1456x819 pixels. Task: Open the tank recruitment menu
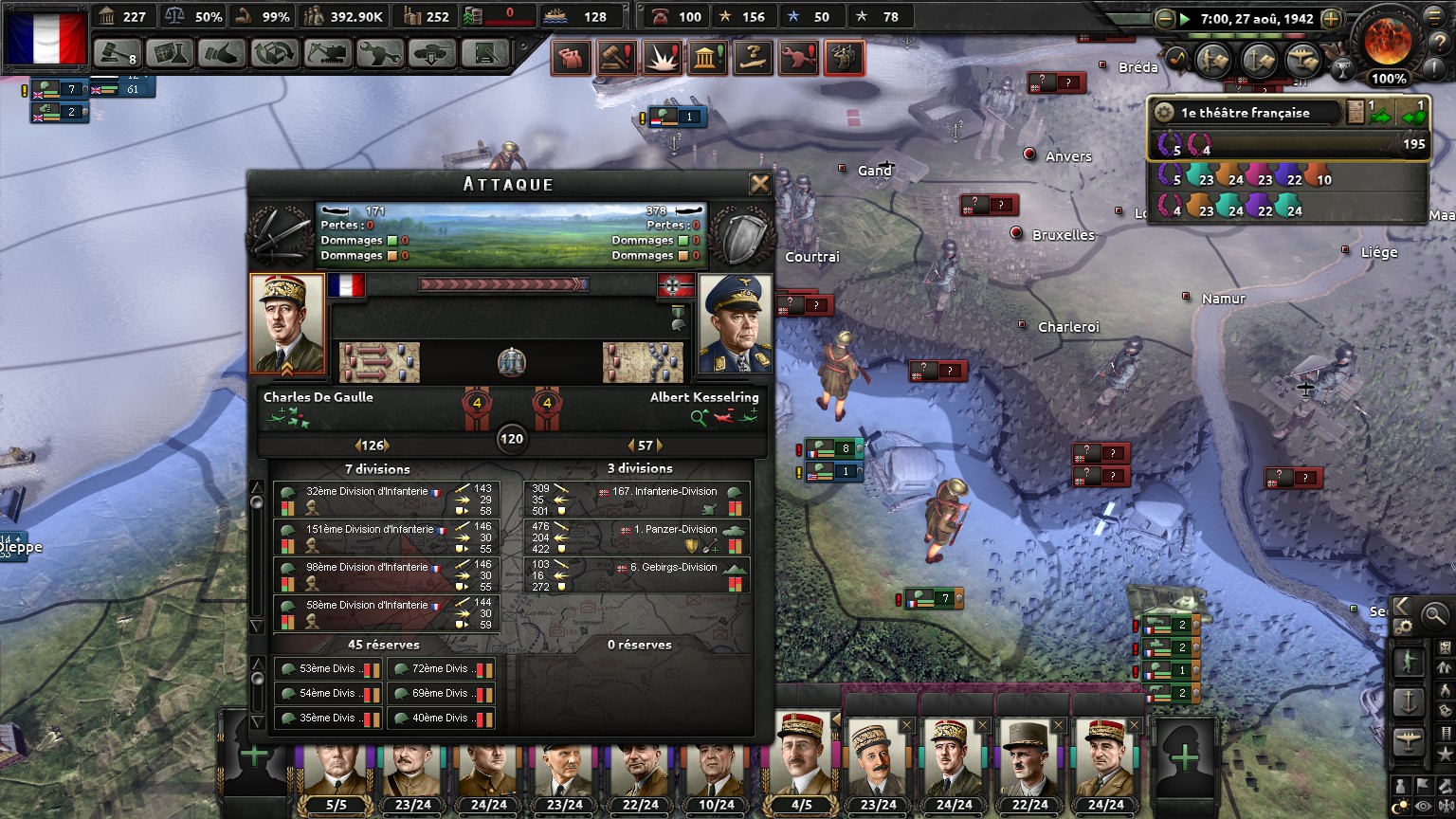click(431, 53)
